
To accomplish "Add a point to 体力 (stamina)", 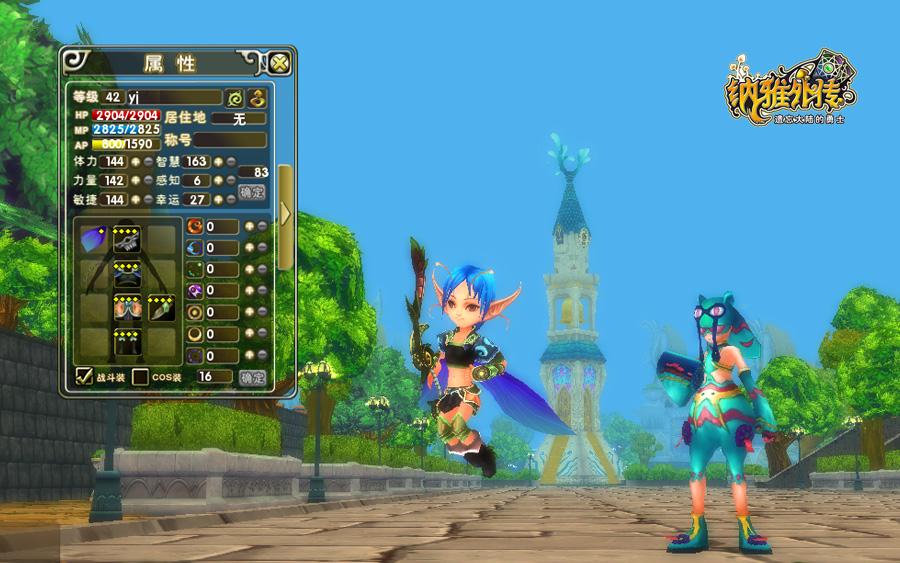I will 134,161.
